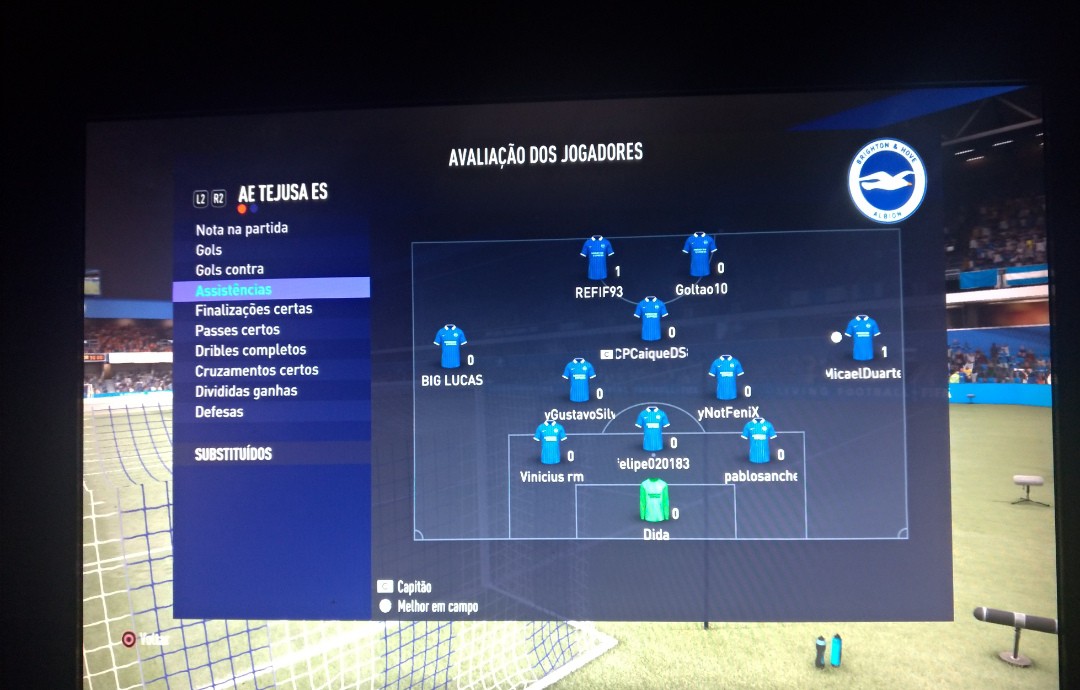Select the Nota na partida stat
Screen dimensions: 1080x690
click(x=242, y=229)
